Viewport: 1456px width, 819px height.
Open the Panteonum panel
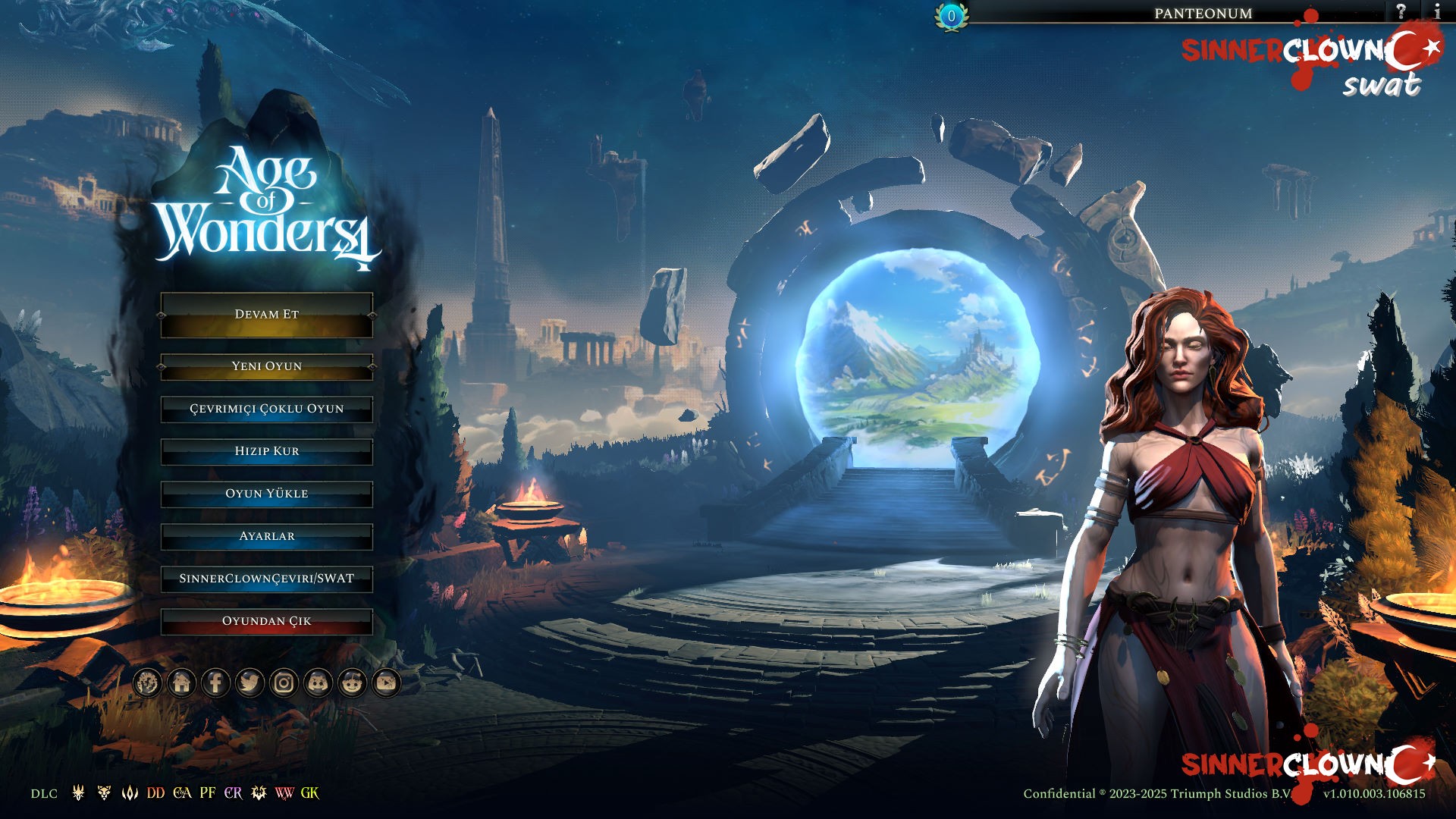(1203, 13)
